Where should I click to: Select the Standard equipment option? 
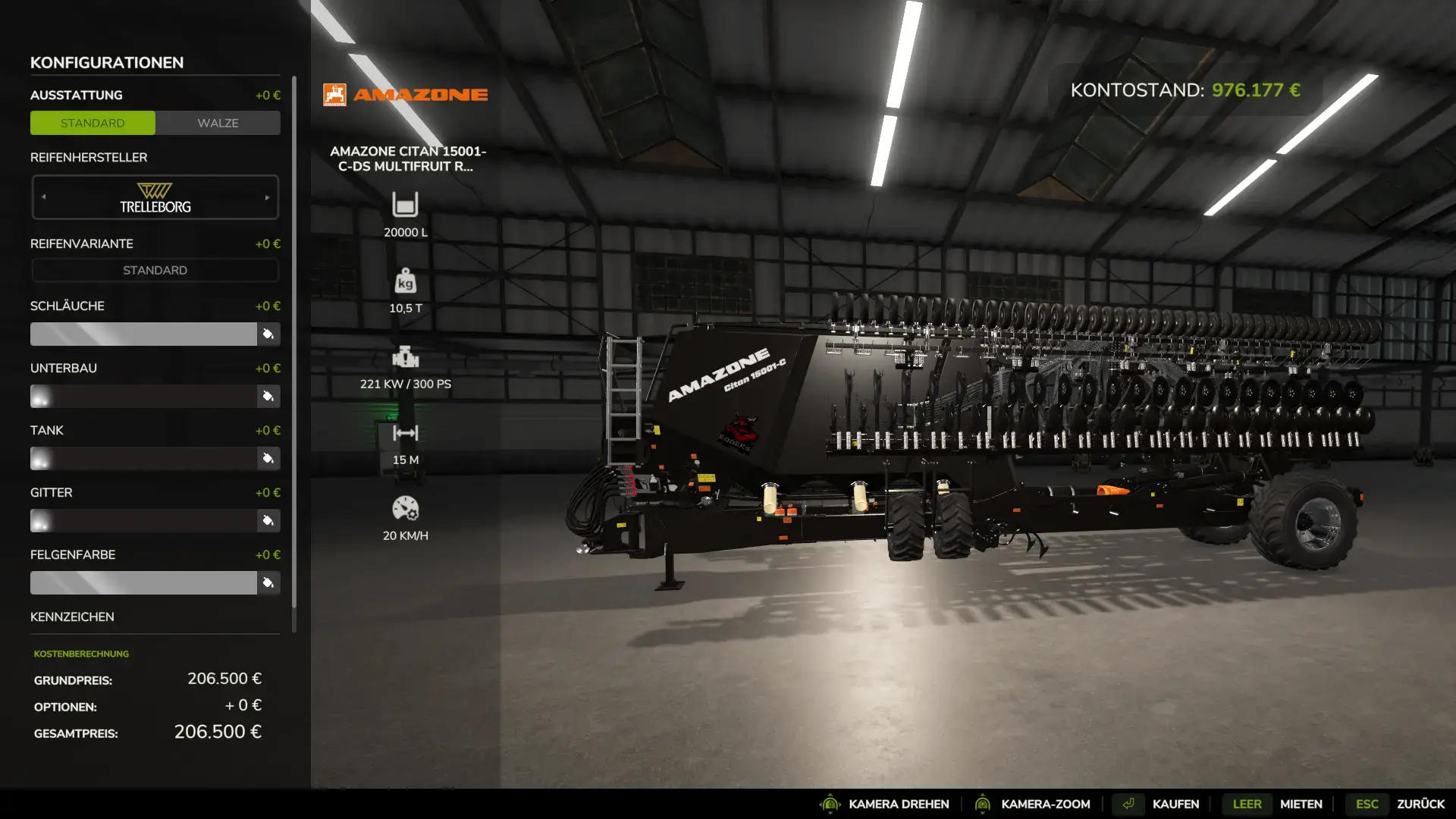[93, 123]
